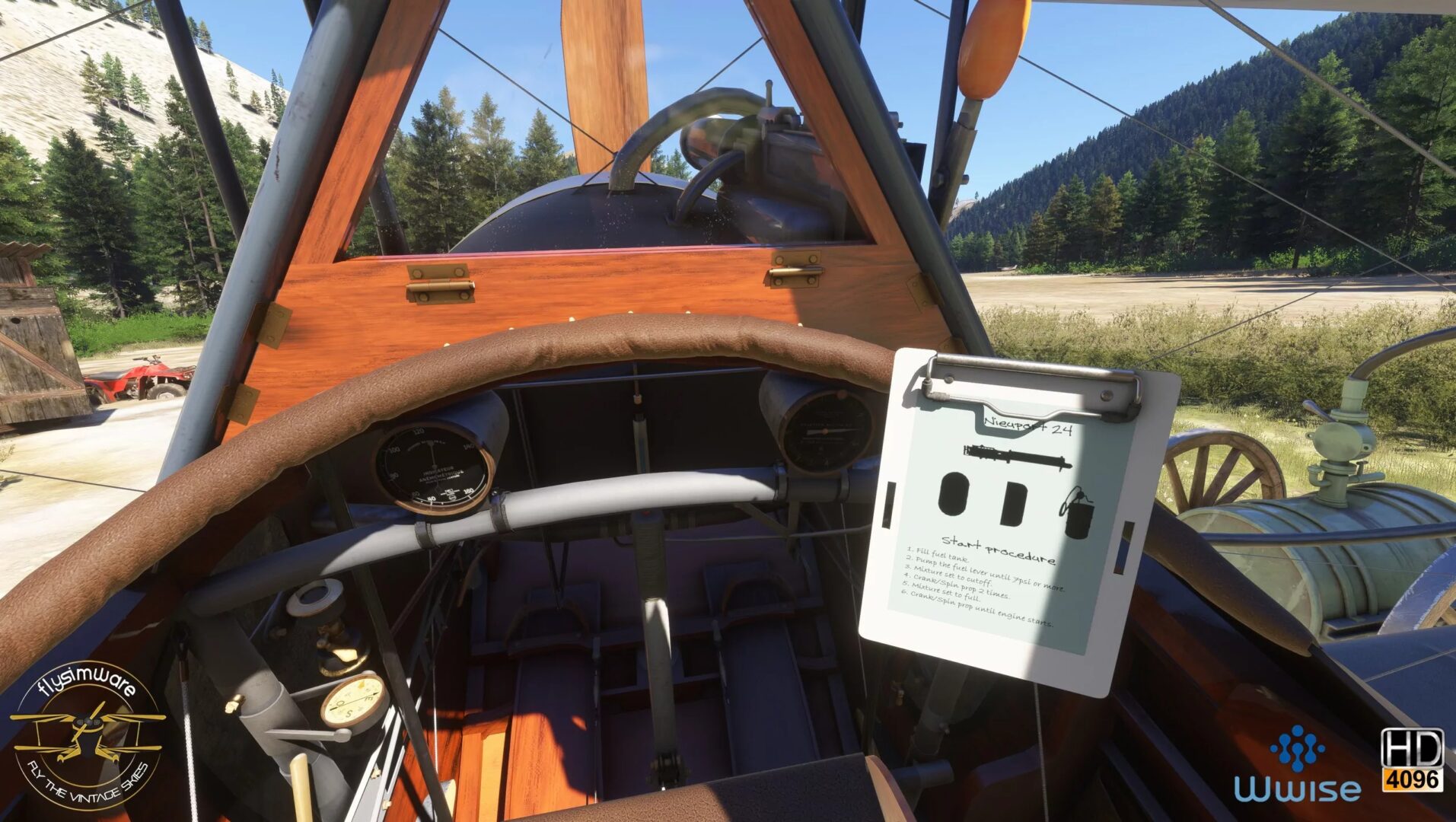Select the fuel can icon on the clipboard

coord(1077,516)
